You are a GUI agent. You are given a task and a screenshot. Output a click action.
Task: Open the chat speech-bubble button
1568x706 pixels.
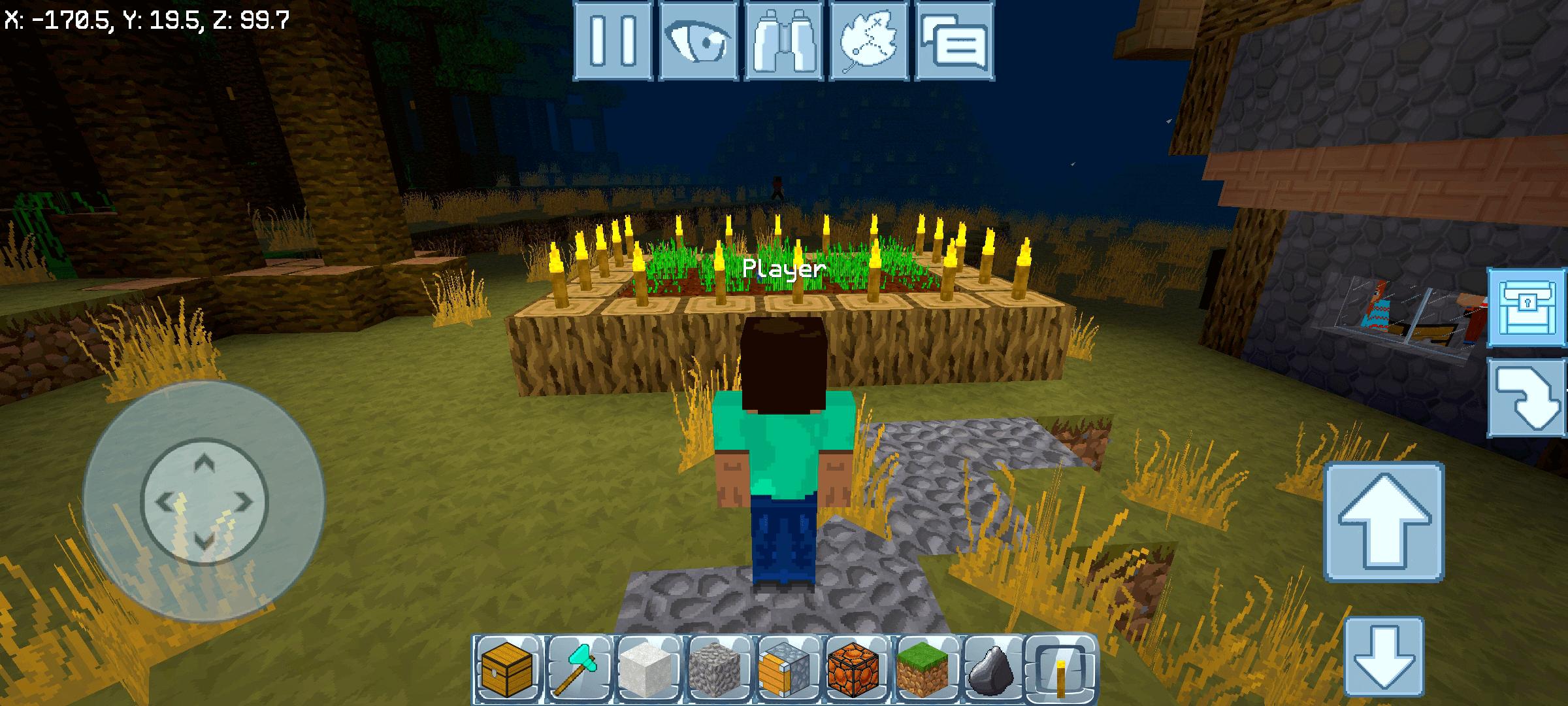click(x=955, y=41)
